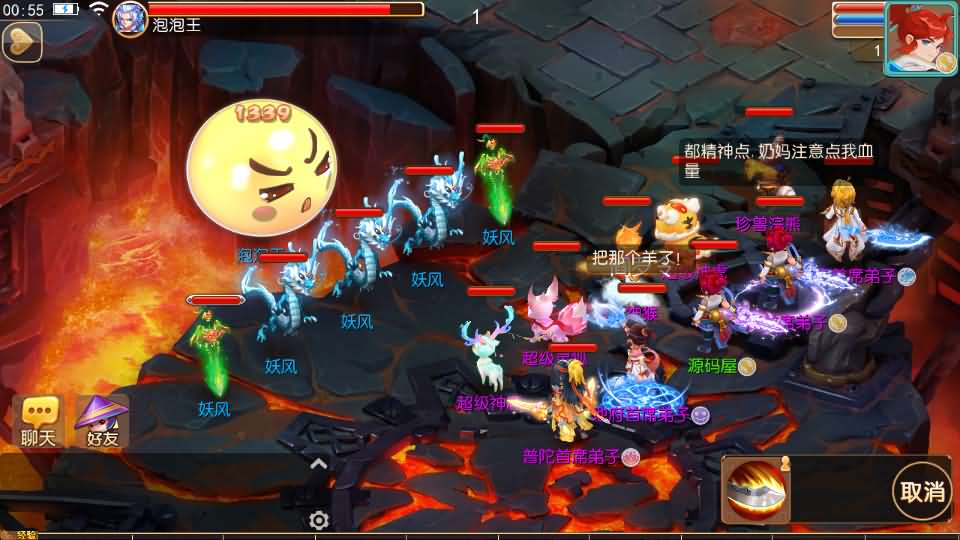Tap the golden heart arrow button
Screen dimensions: 960x540
(x=20, y=40)
